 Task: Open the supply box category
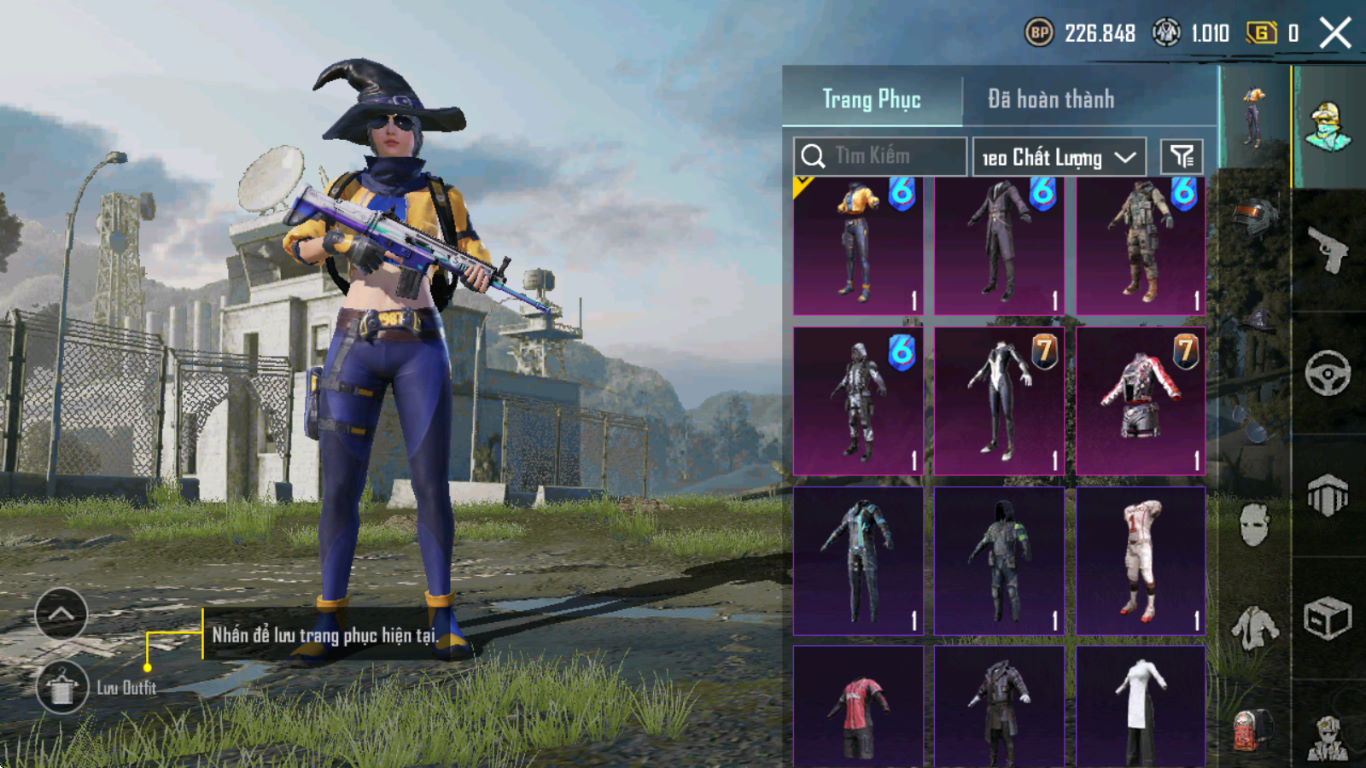pyautogui.click(x=1328, y=619)
